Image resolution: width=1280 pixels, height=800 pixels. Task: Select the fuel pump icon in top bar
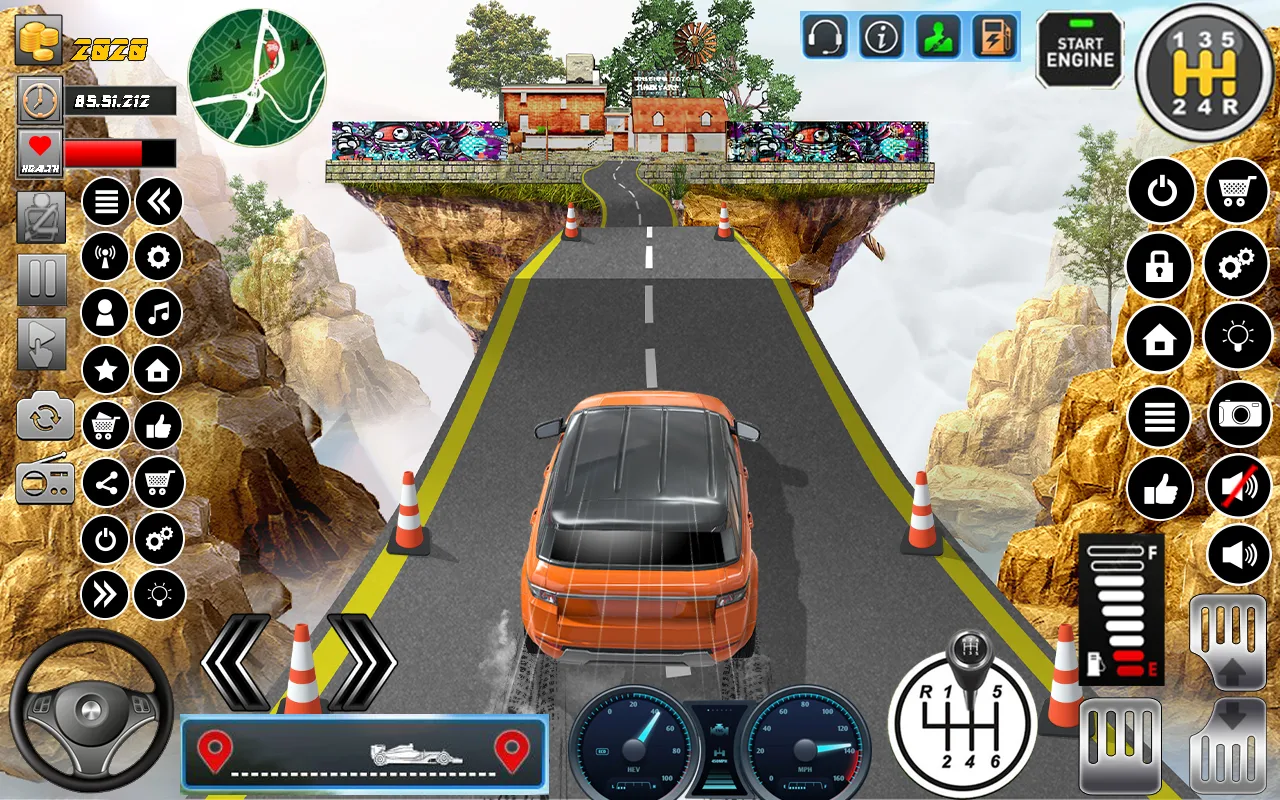coord(992,37)
